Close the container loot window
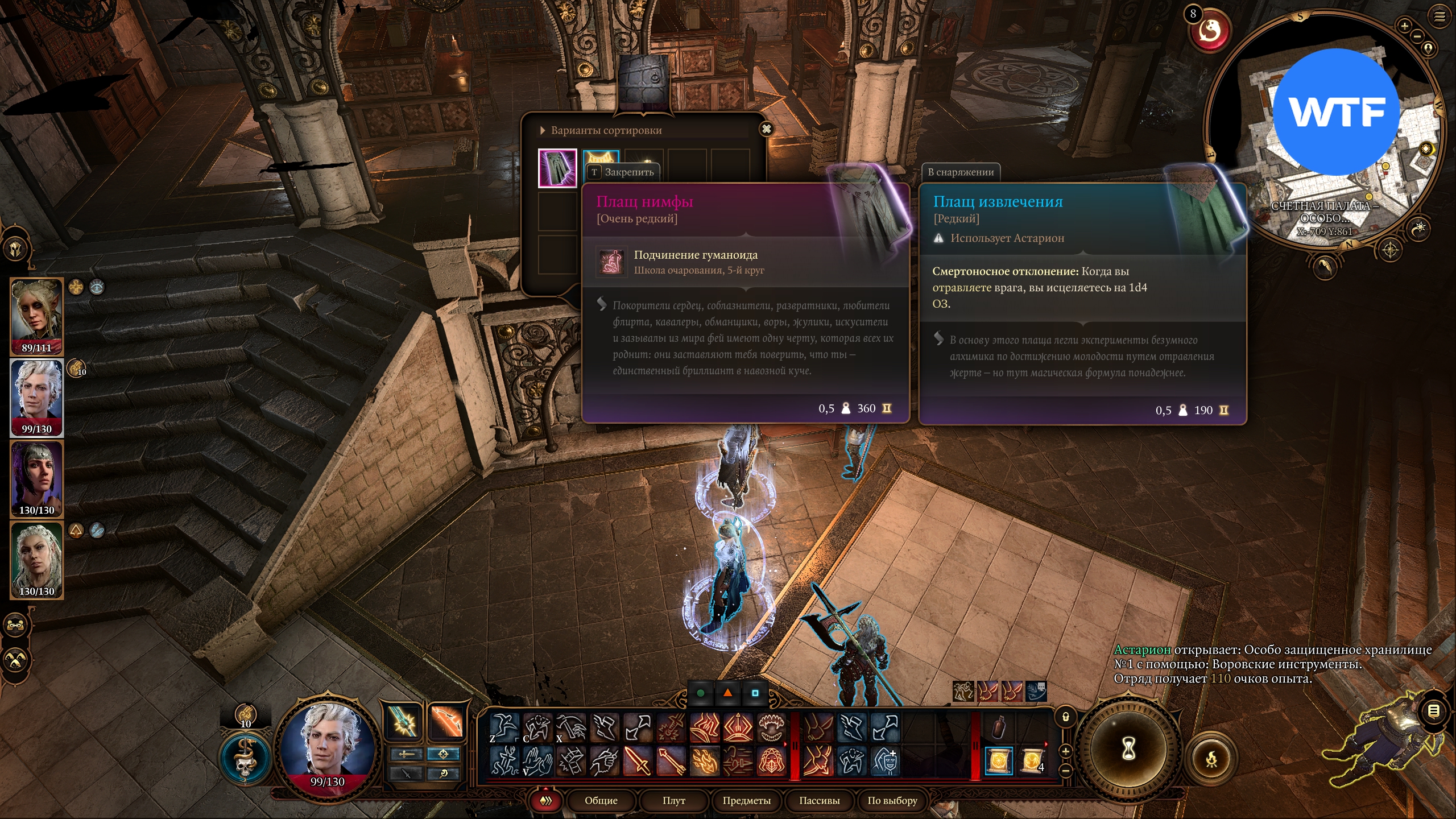Image resolution: width=1456 pixels, height=819 pixels. tap(766, 129)
